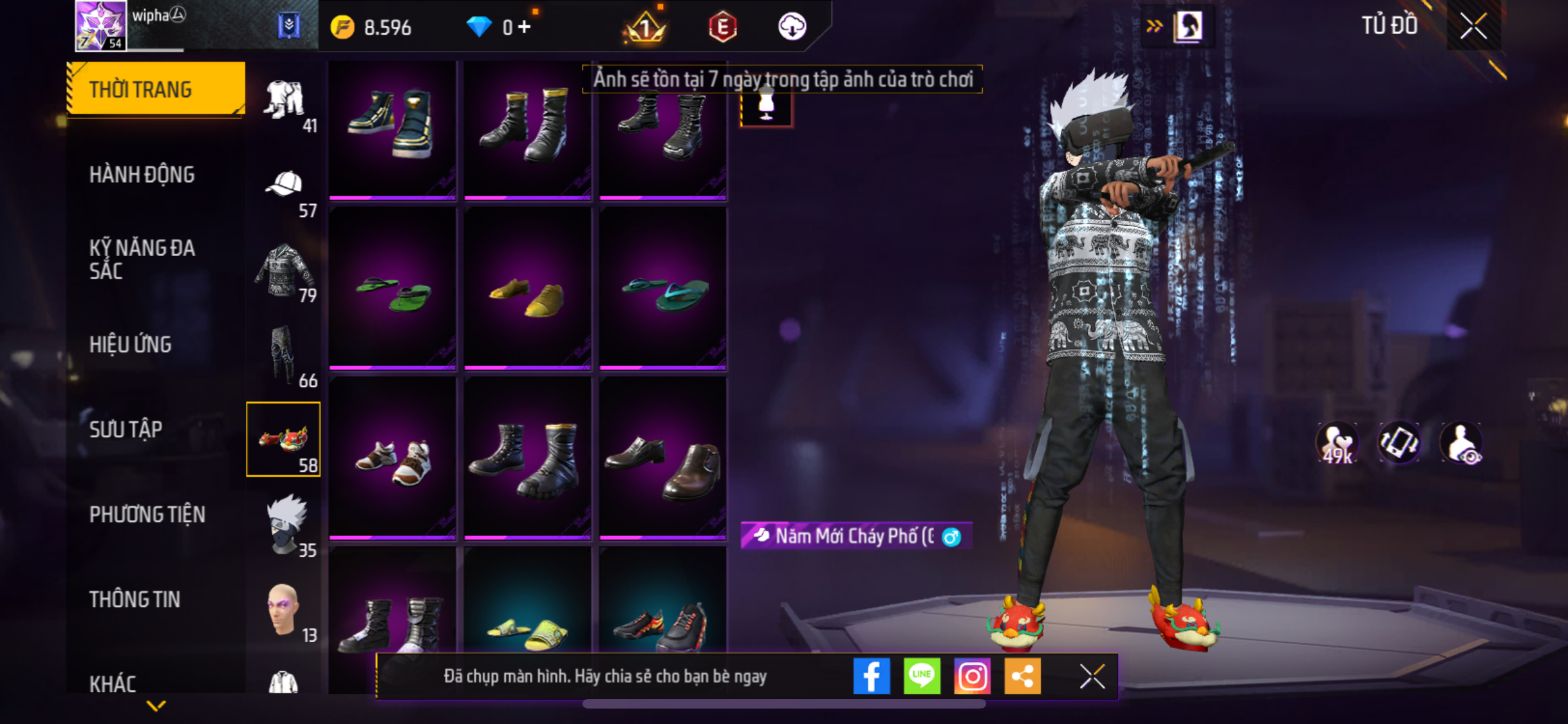Close the wardrobe with the top-right X

[1473, 26]
